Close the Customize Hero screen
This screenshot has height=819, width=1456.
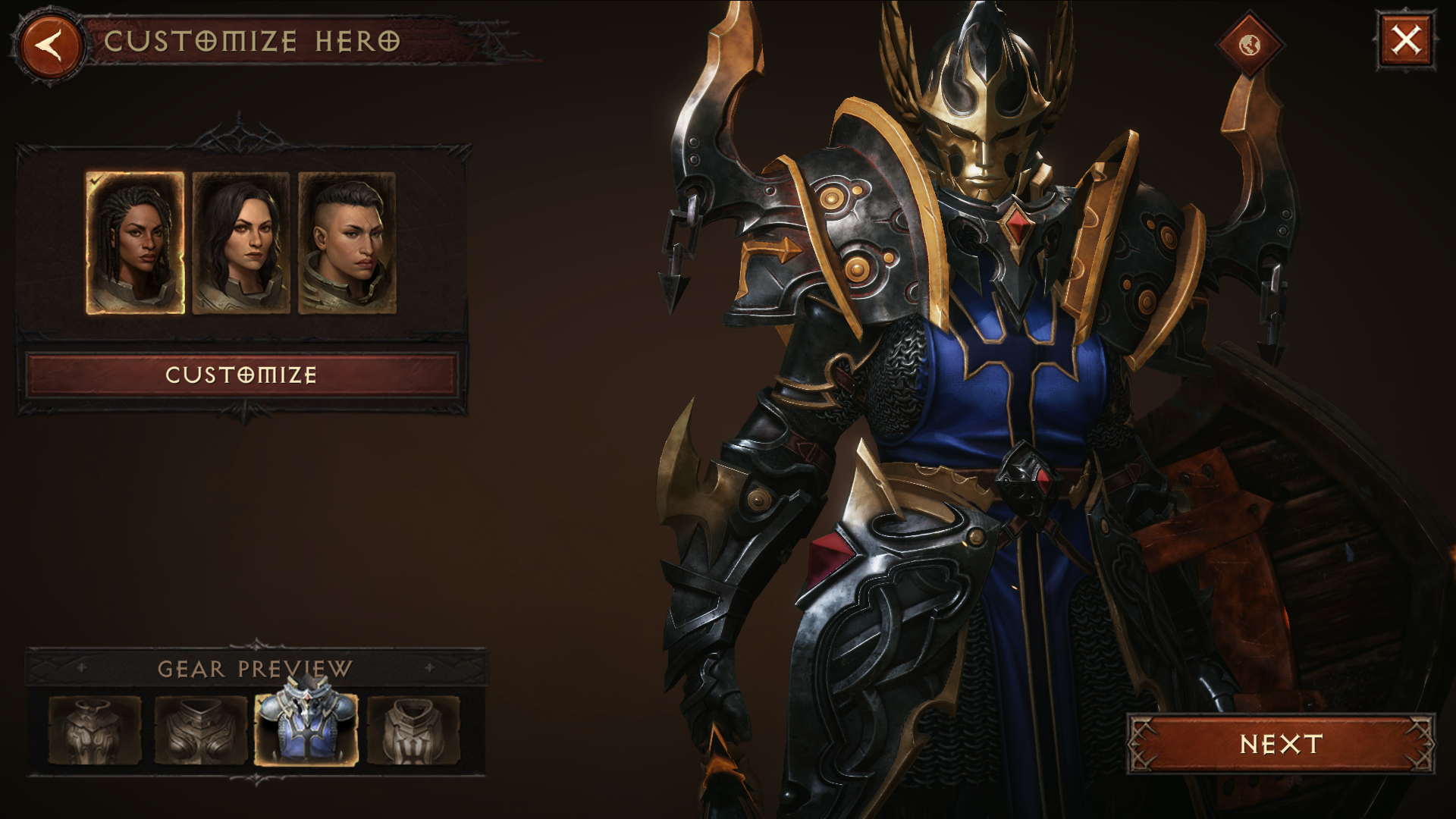coord(1404,40)
